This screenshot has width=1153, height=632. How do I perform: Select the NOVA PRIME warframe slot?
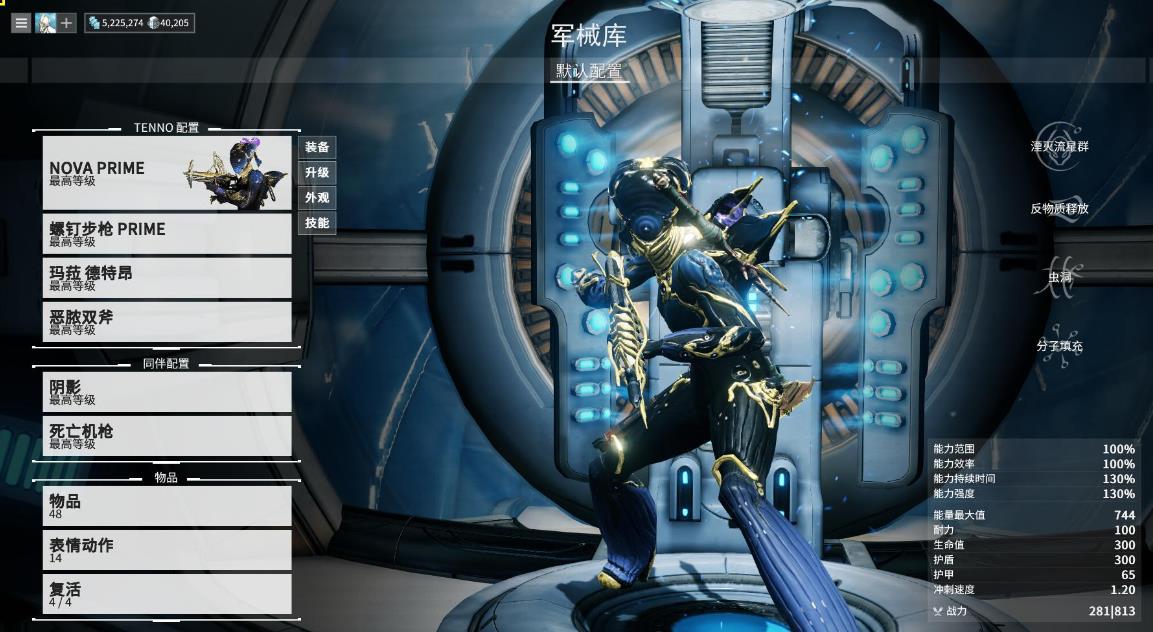166,172
